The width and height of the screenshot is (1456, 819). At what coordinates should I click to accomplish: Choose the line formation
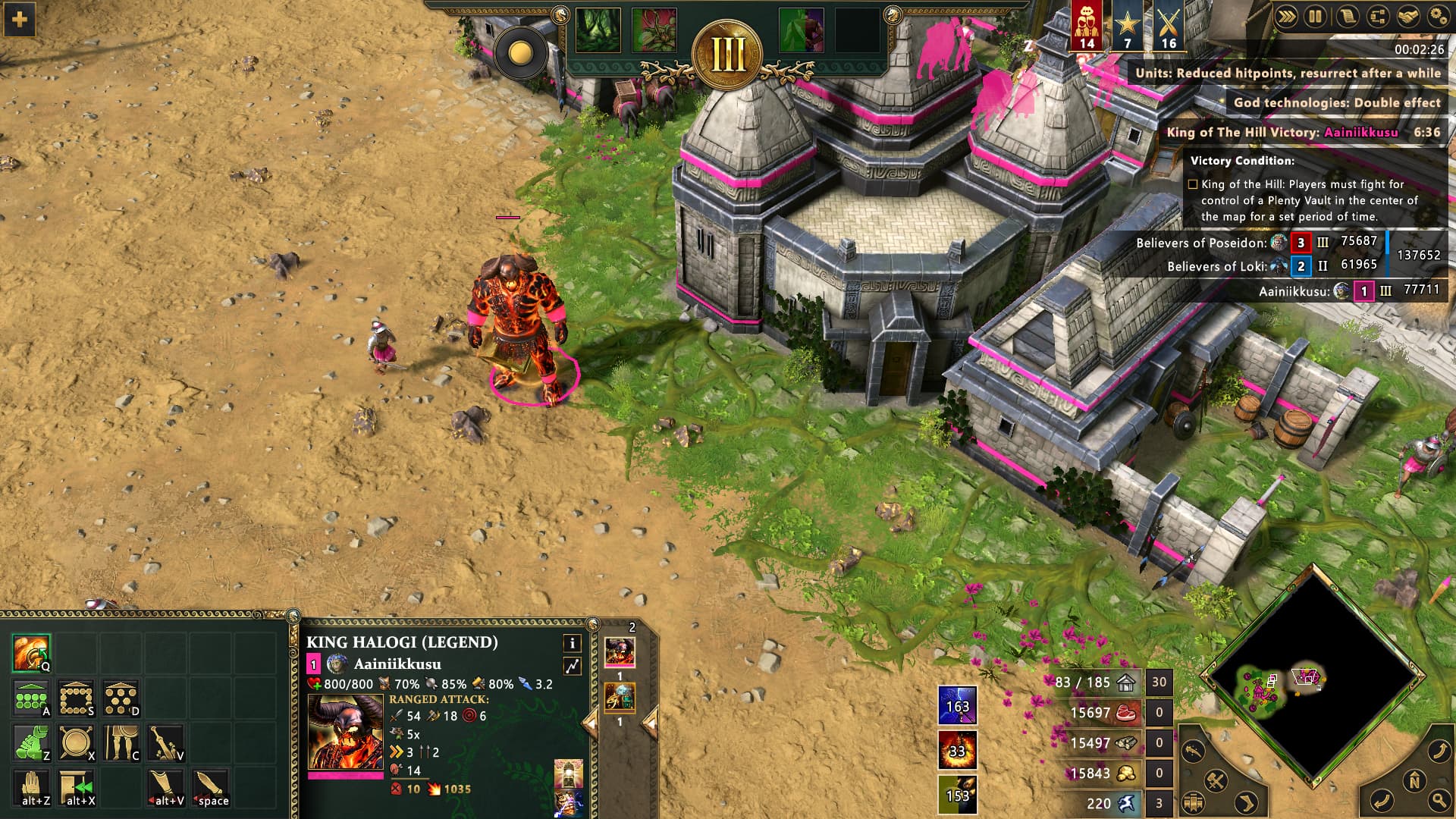(31, 698)
